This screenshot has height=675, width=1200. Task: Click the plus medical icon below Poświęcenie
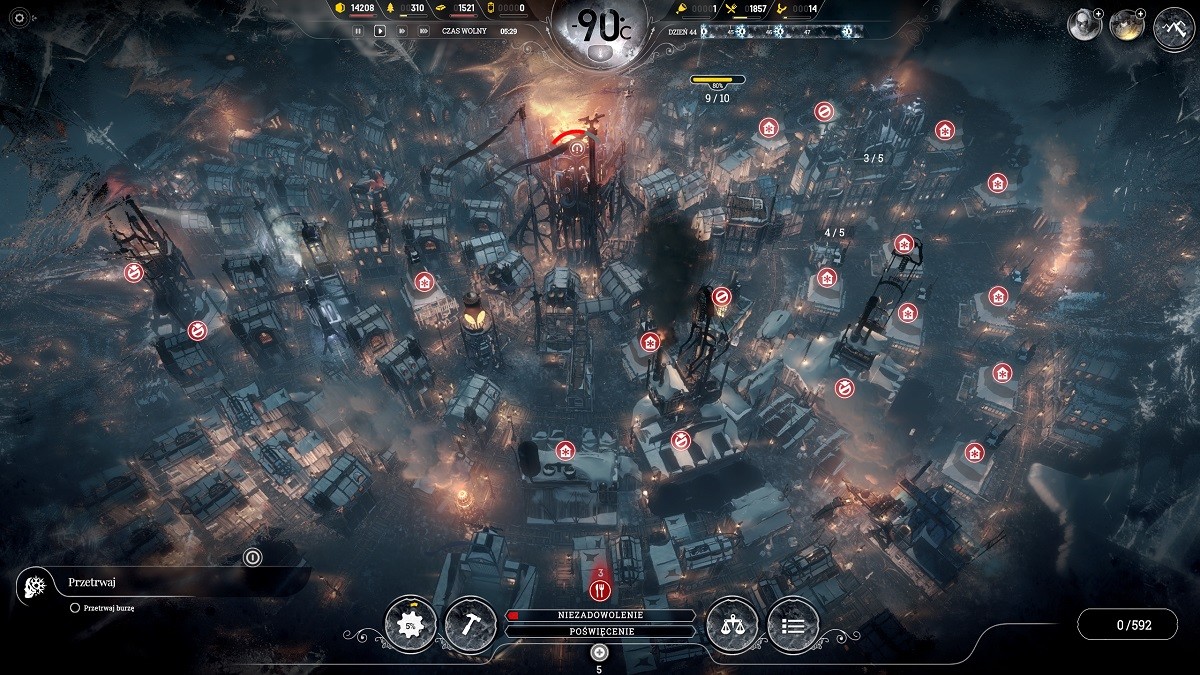(599, 652)
